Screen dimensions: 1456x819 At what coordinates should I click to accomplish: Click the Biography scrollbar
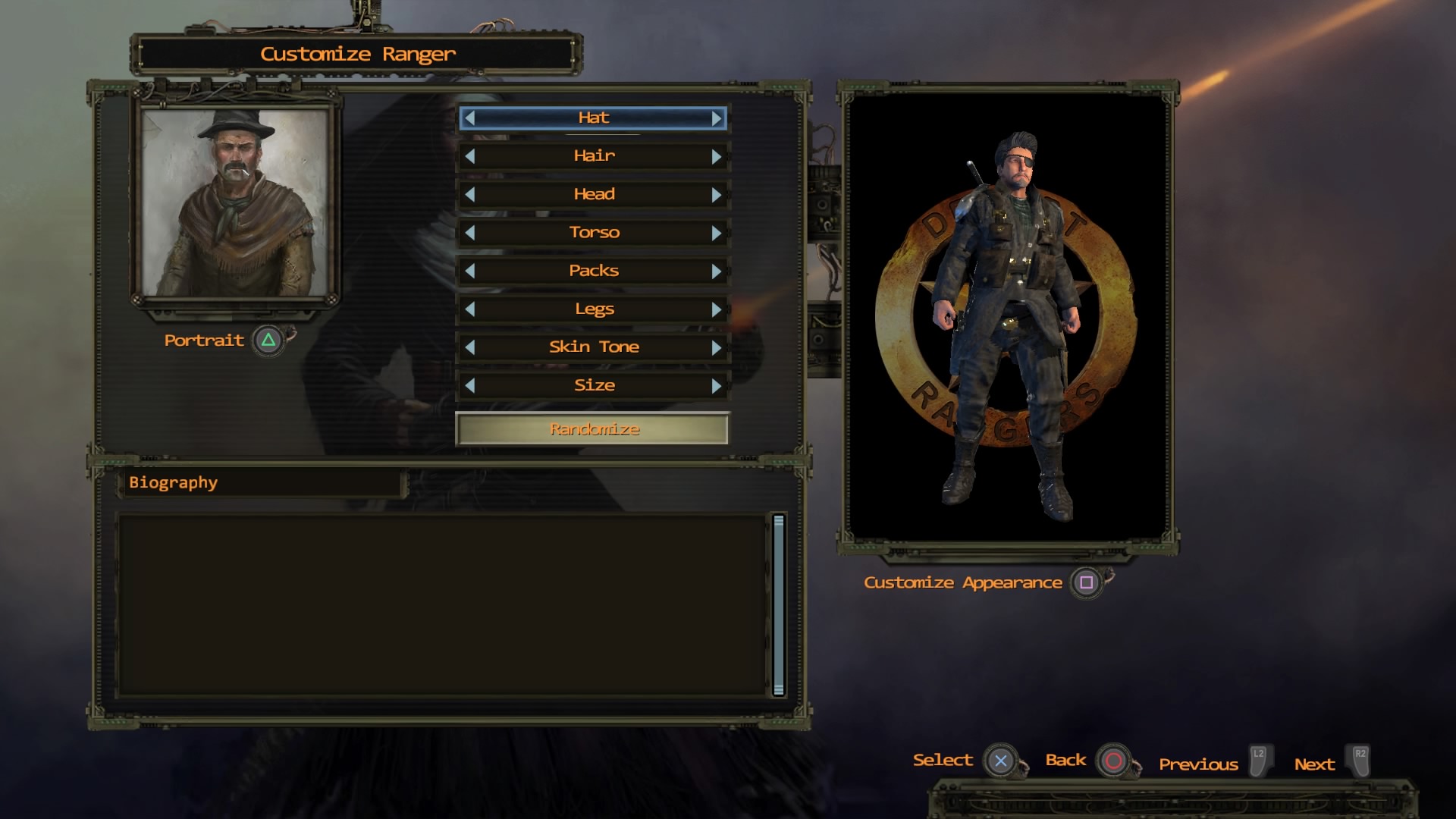click(778, 604)
